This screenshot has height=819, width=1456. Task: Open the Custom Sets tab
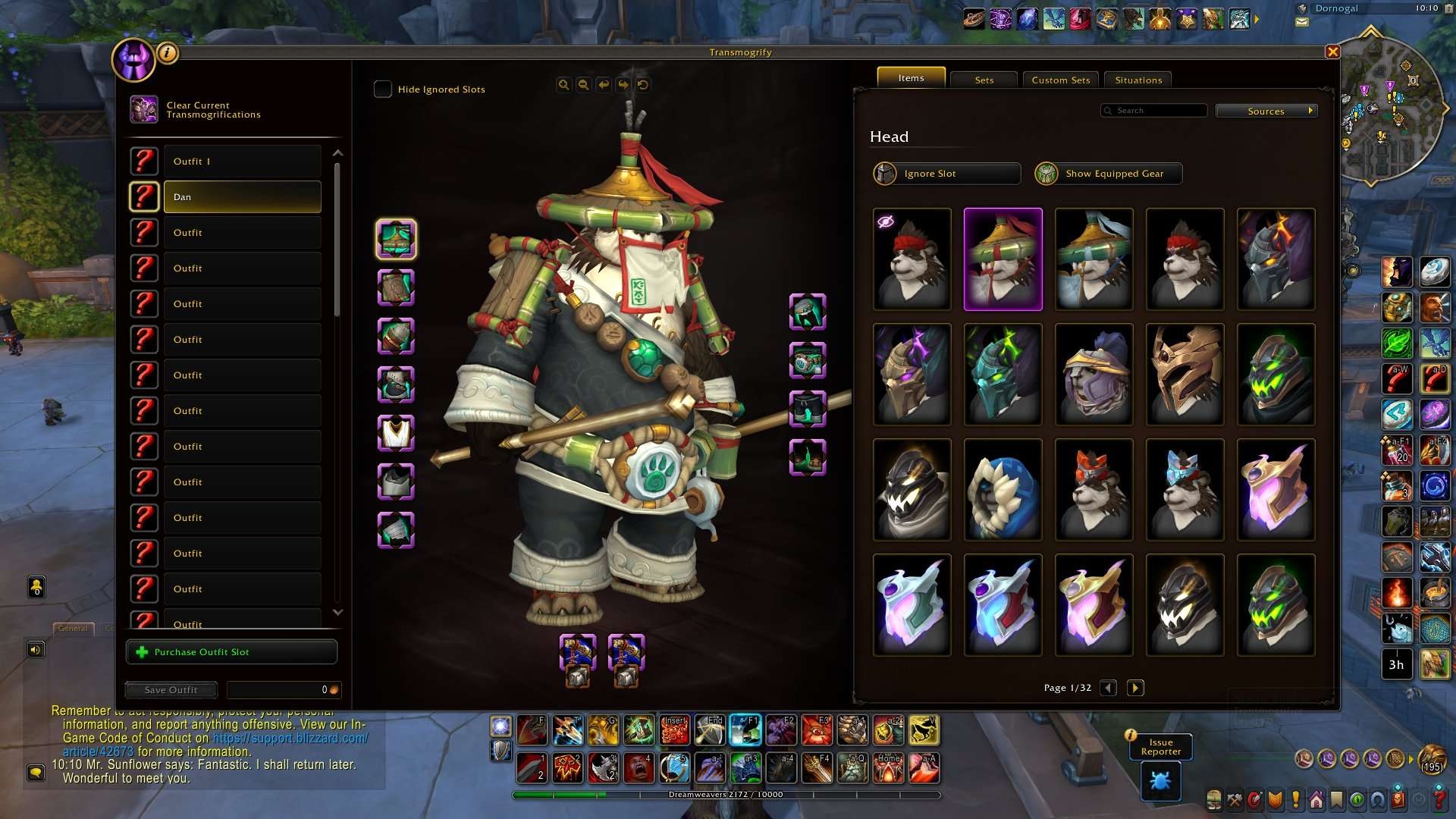[x=1060, y=80]
